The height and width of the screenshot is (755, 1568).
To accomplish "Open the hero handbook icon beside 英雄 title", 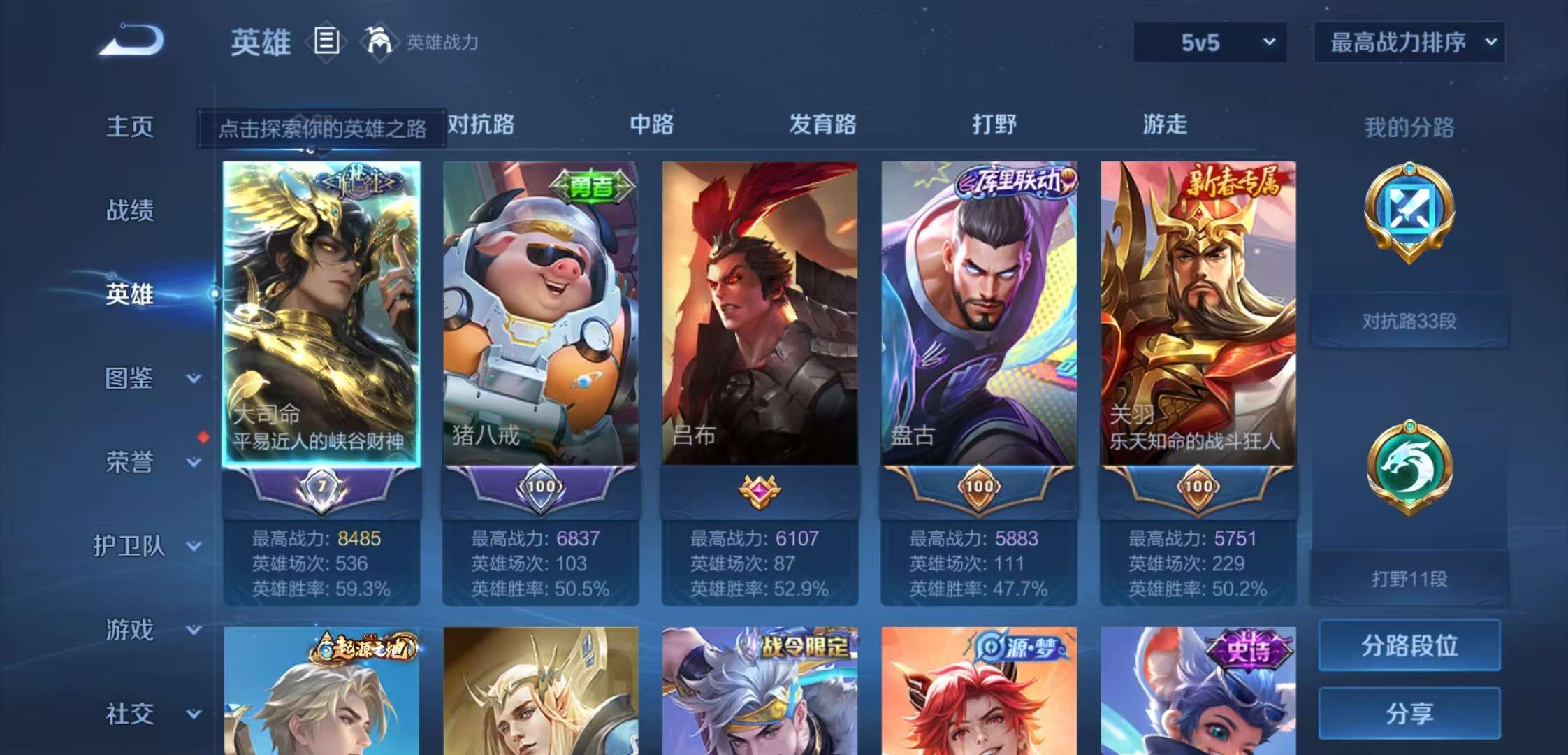I will [324, 42].
